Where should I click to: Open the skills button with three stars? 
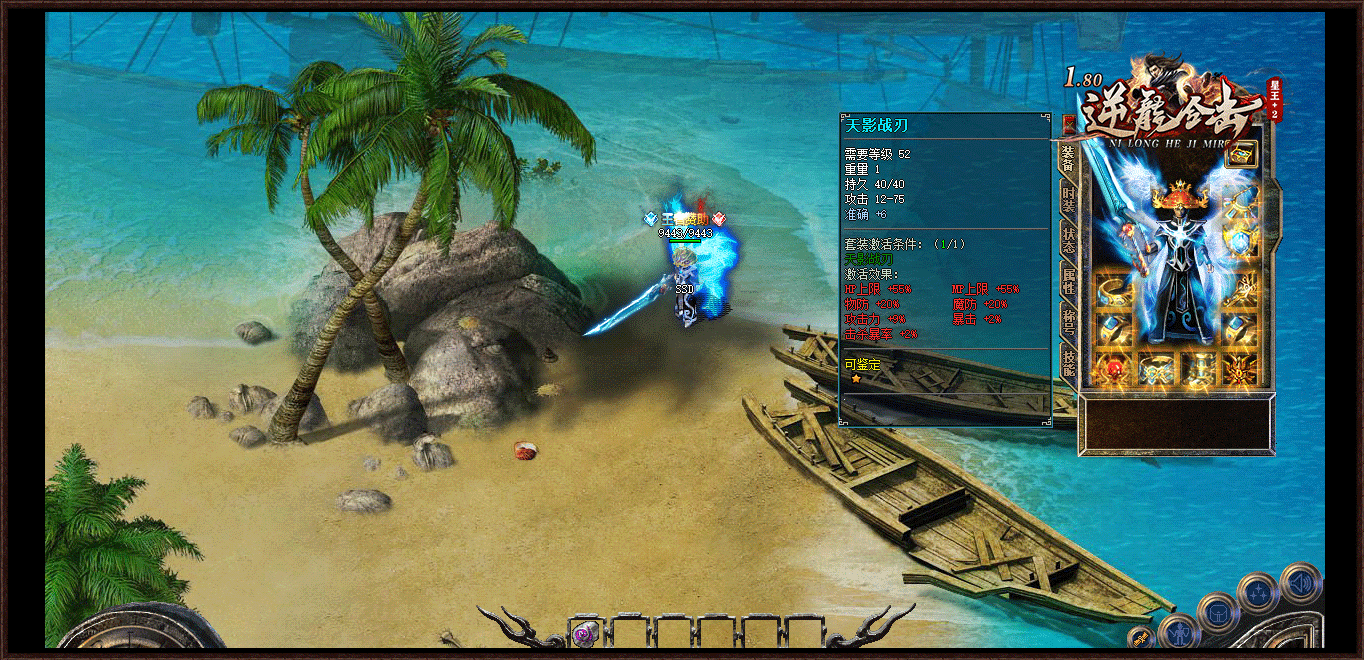(x=1257, y=594)
